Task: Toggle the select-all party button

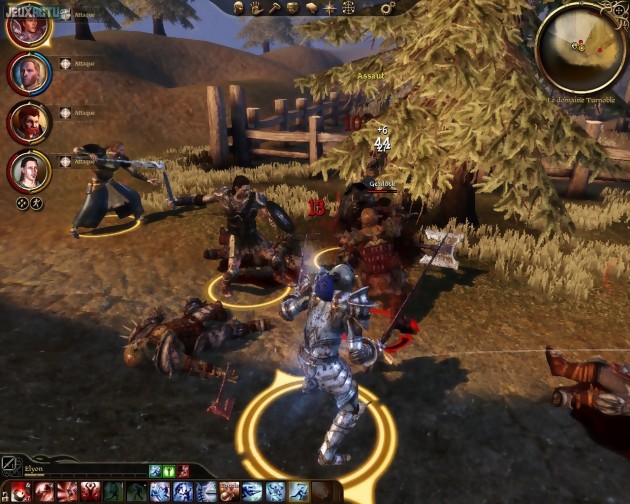Action: pyautogui.click(x=21, y=203)
